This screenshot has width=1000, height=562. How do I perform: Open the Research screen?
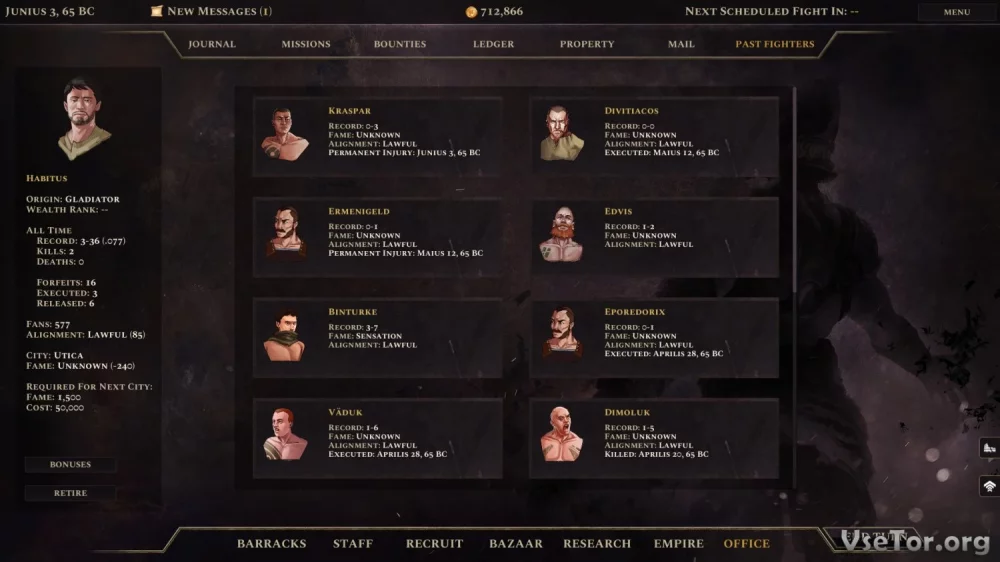[x=597, y=544]
